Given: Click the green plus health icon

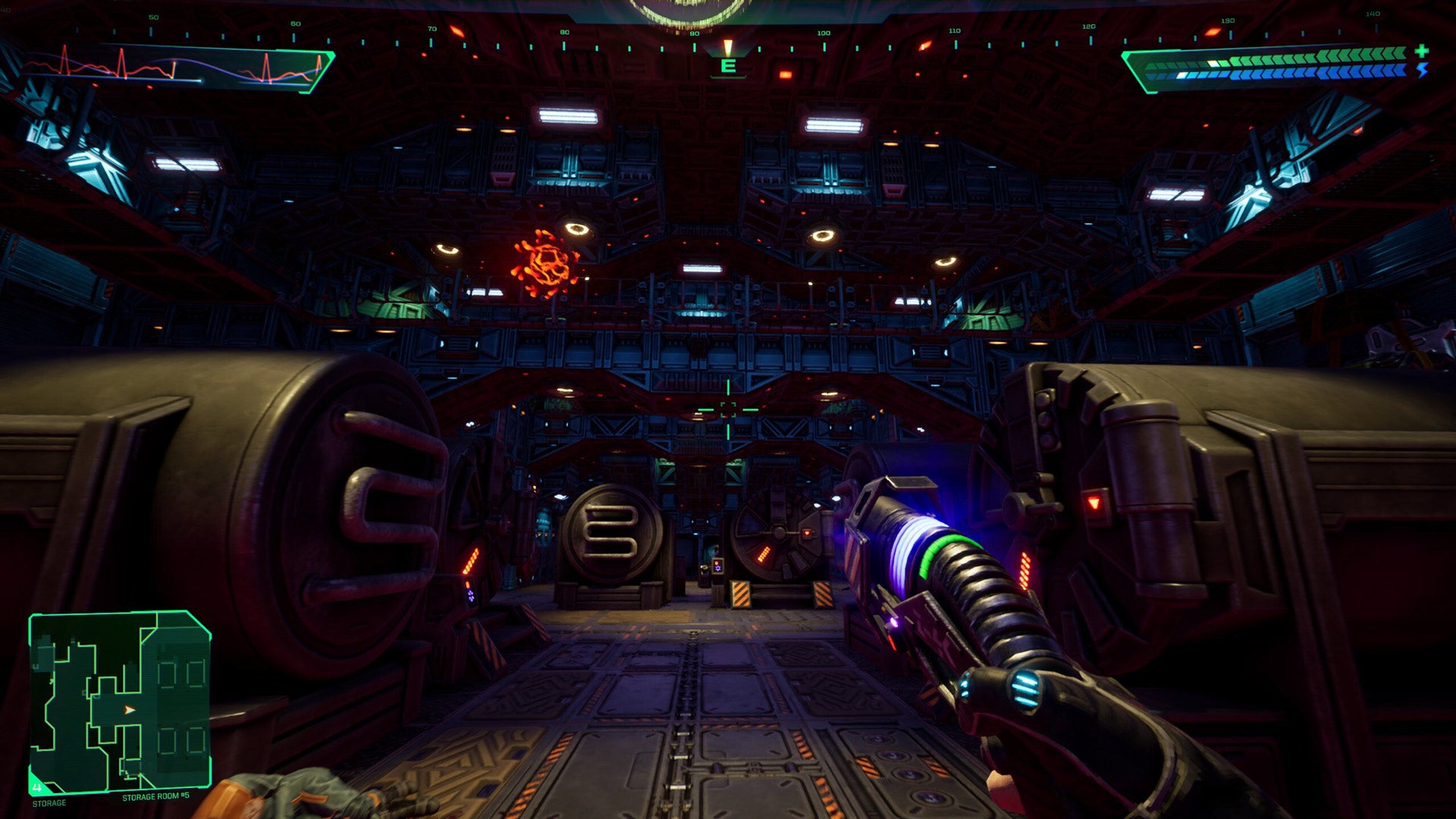Looking at the screenshot, I should 1420,52.
